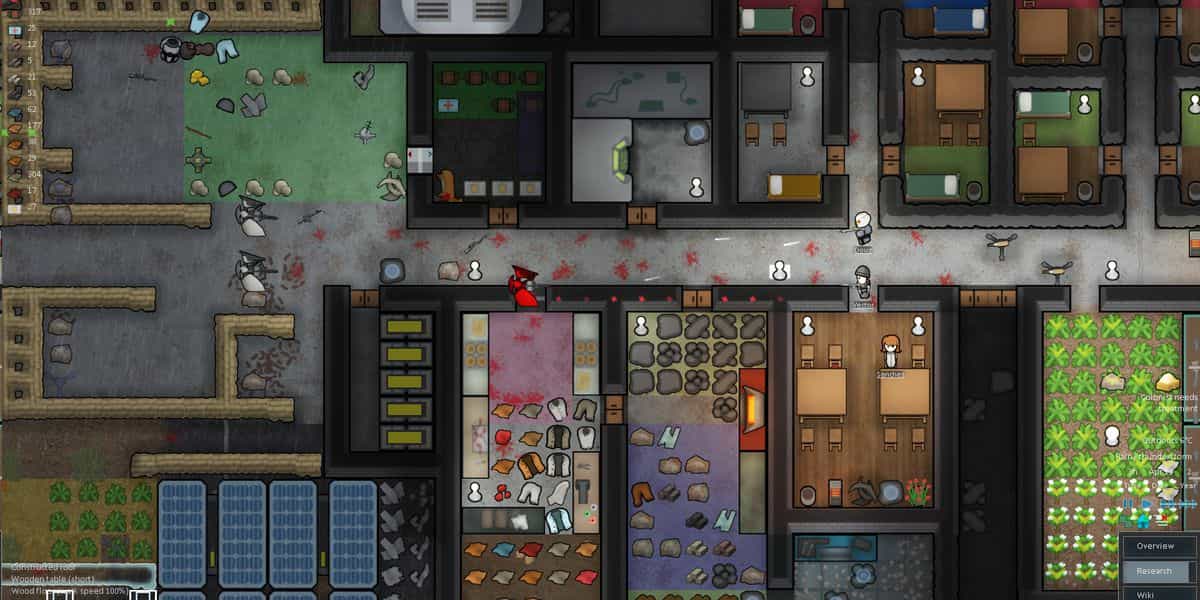Select the colonist needs treatment alert
Screen dimensions: 1200x600
tap(1168, 402)
